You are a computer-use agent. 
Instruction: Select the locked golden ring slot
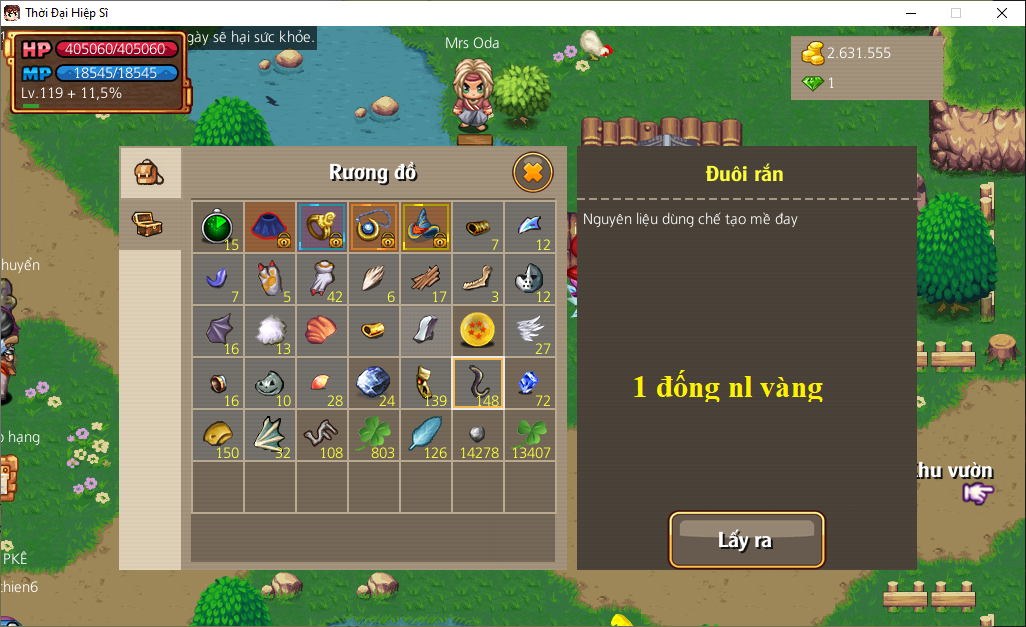(x=322, y=227)
